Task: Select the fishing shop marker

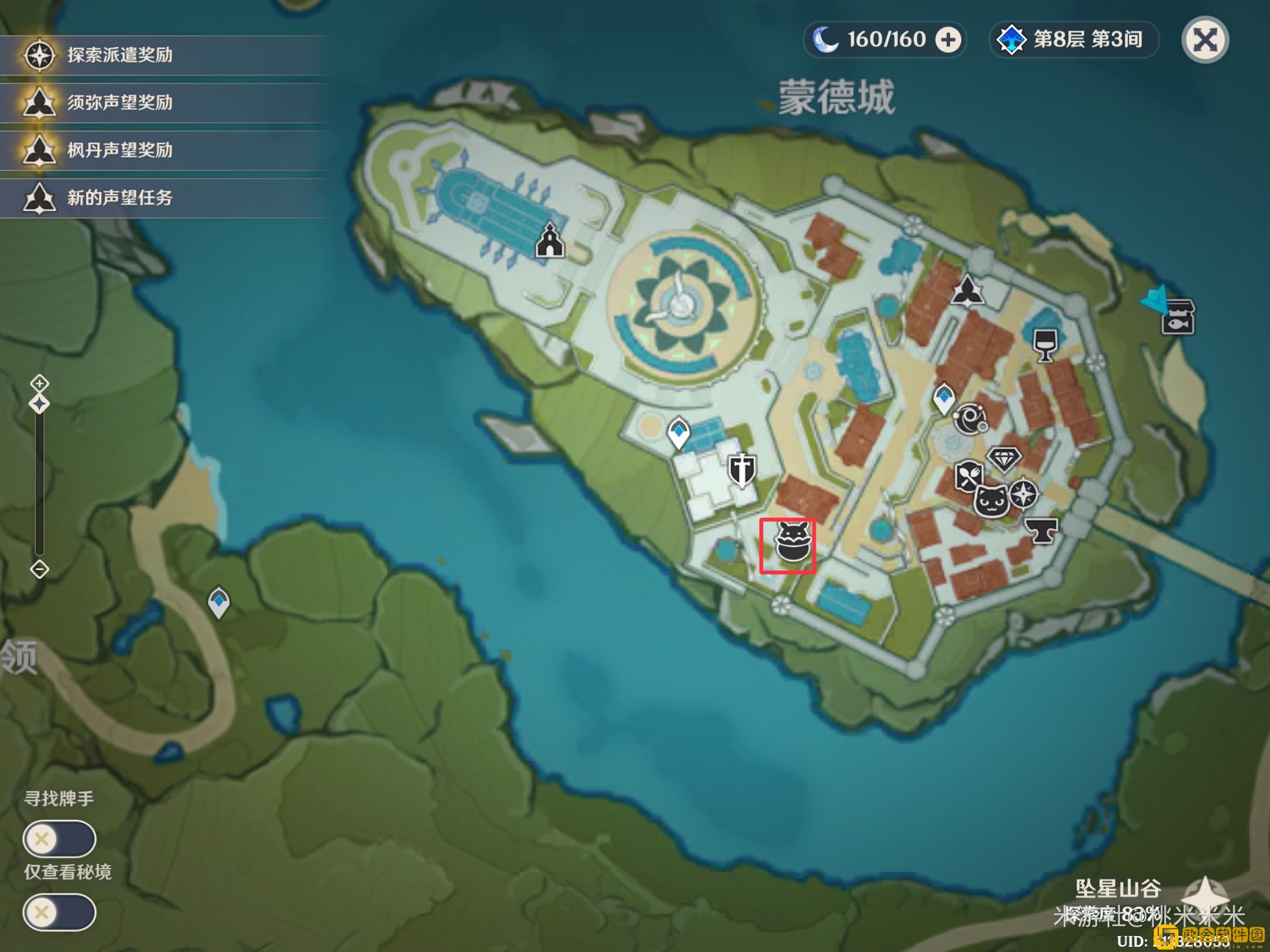Action: coord(1178,317)
